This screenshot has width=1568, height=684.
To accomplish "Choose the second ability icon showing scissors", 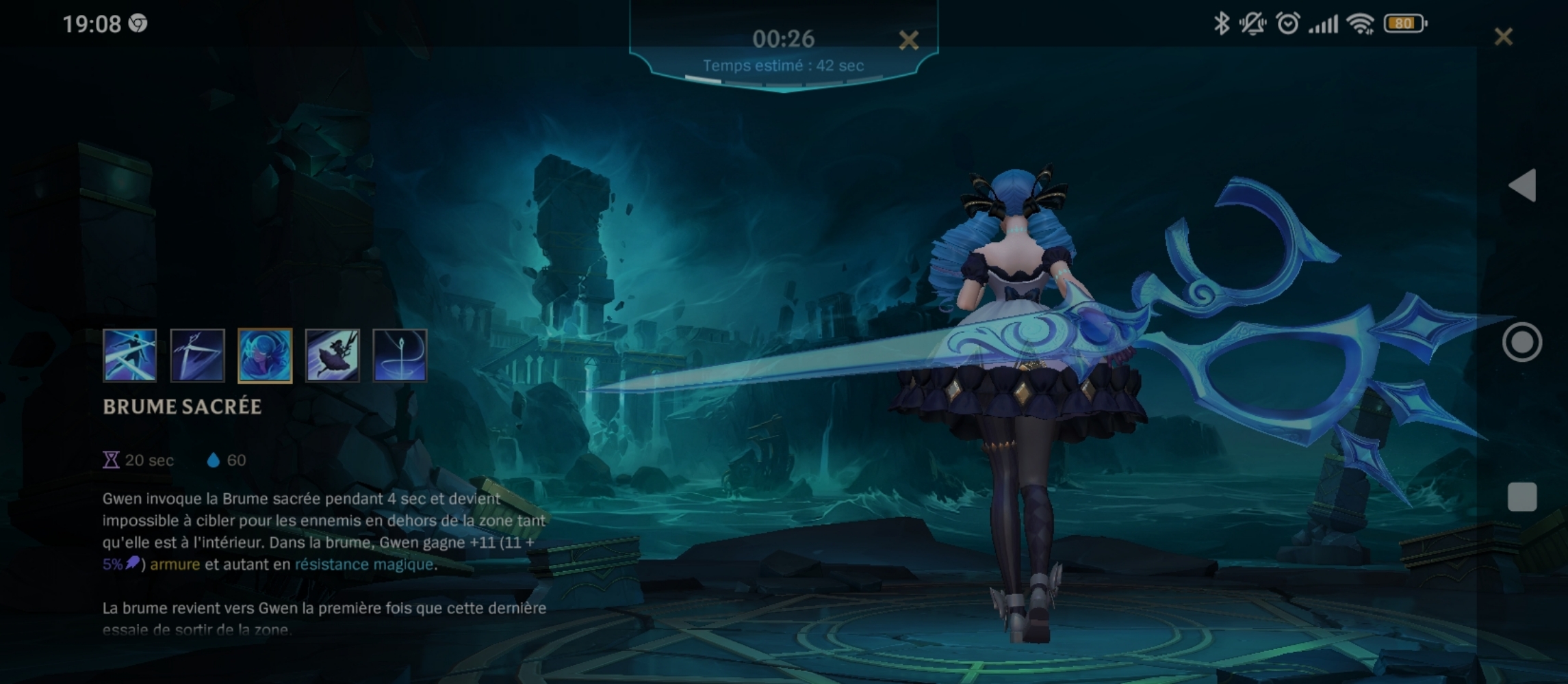I will 197,355.
